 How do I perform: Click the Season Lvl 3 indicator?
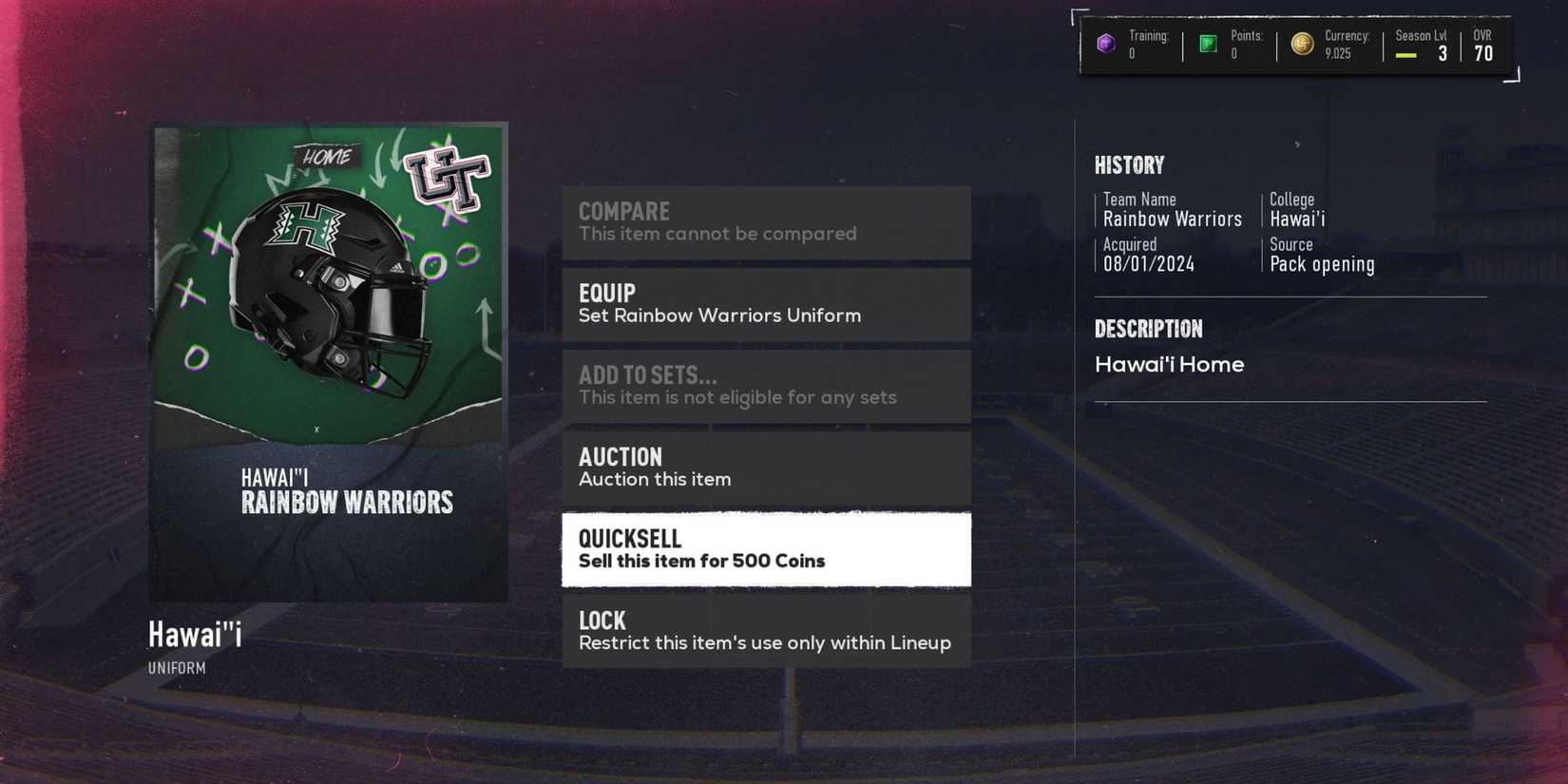1421,45
